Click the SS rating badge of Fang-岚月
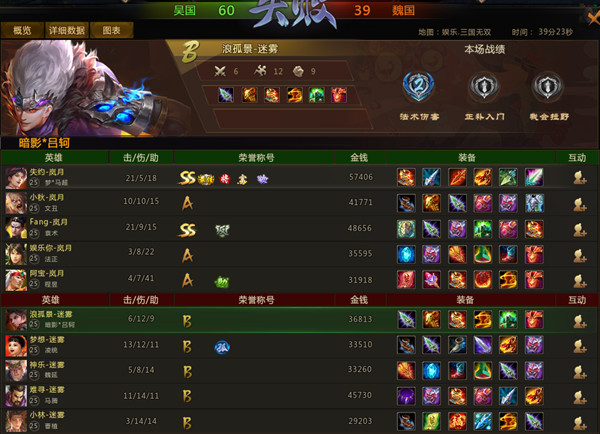Image resolution: width=600 pixels, height=434 pixels. click(x=187, y=229)
